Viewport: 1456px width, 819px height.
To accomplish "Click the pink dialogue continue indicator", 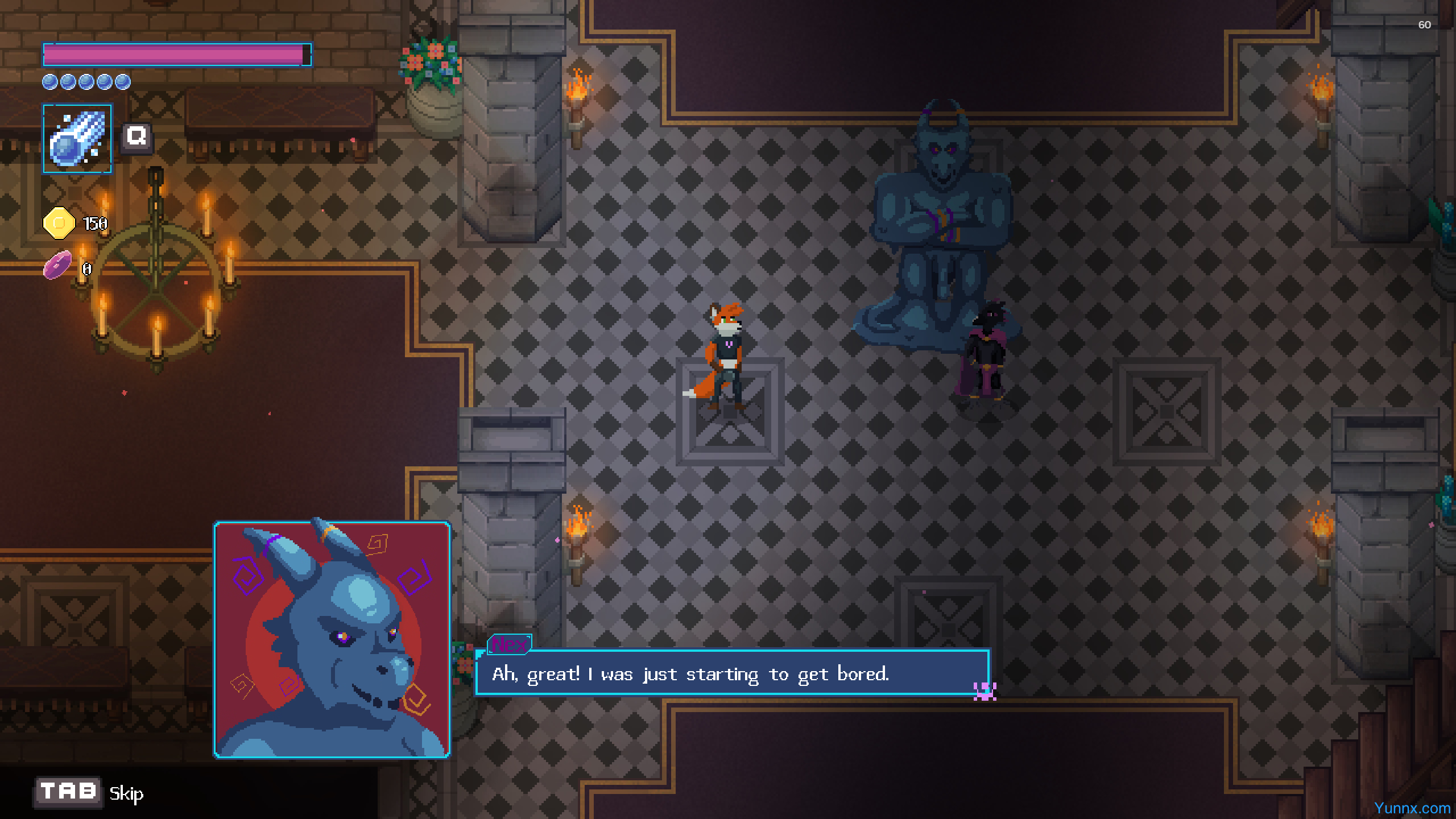I will click(985, 691).
